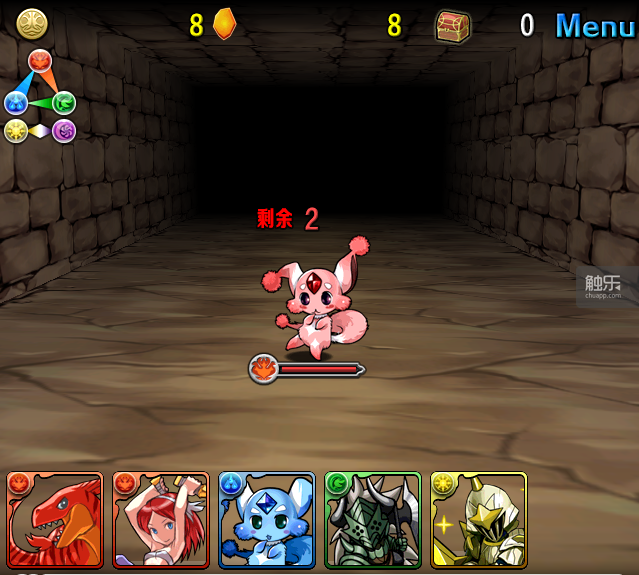Select the green armored knight monster
Viewport: 639px width, 575px height.
point(373,520)
